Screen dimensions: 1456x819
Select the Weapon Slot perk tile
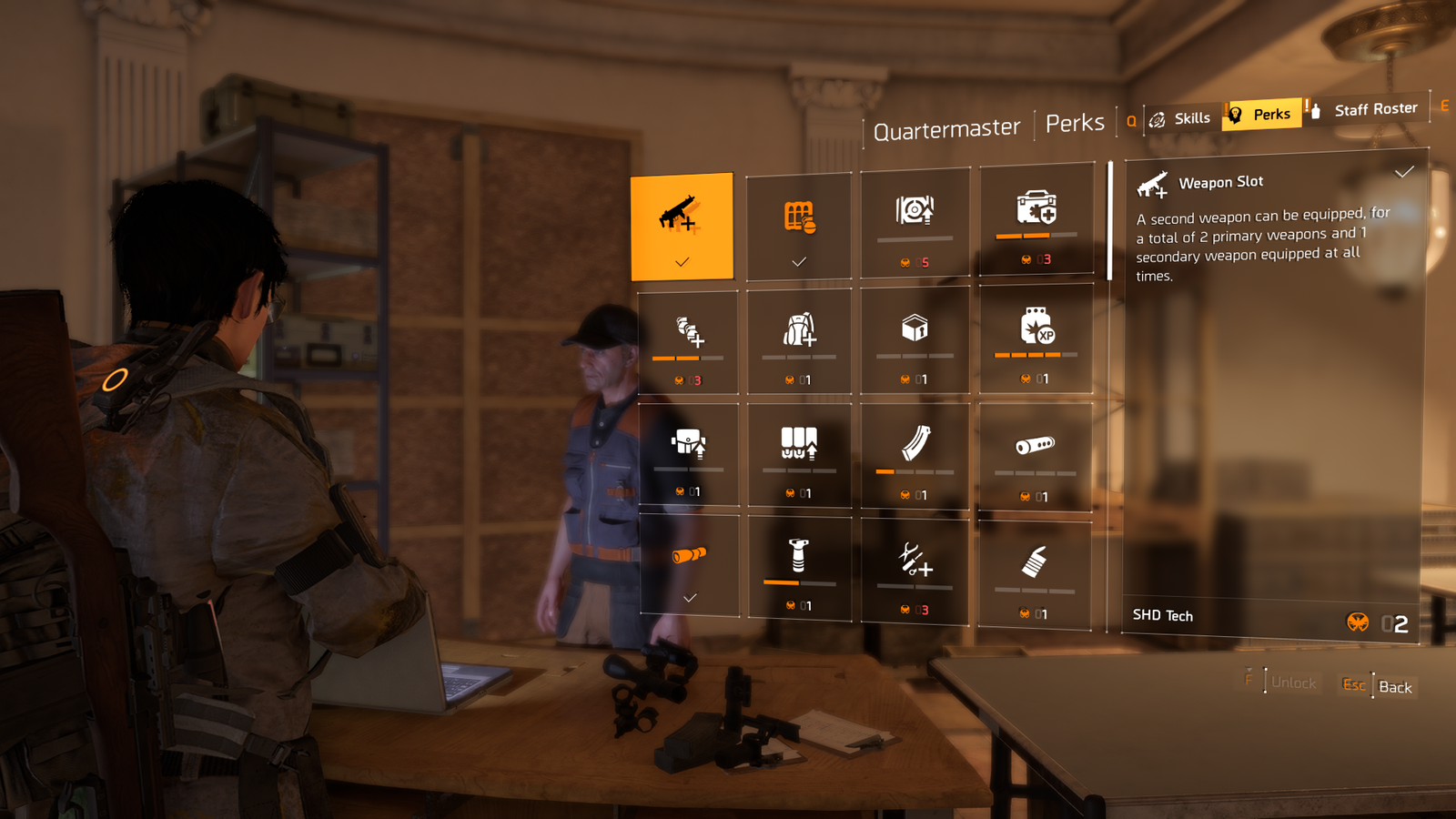click(682, 226)
